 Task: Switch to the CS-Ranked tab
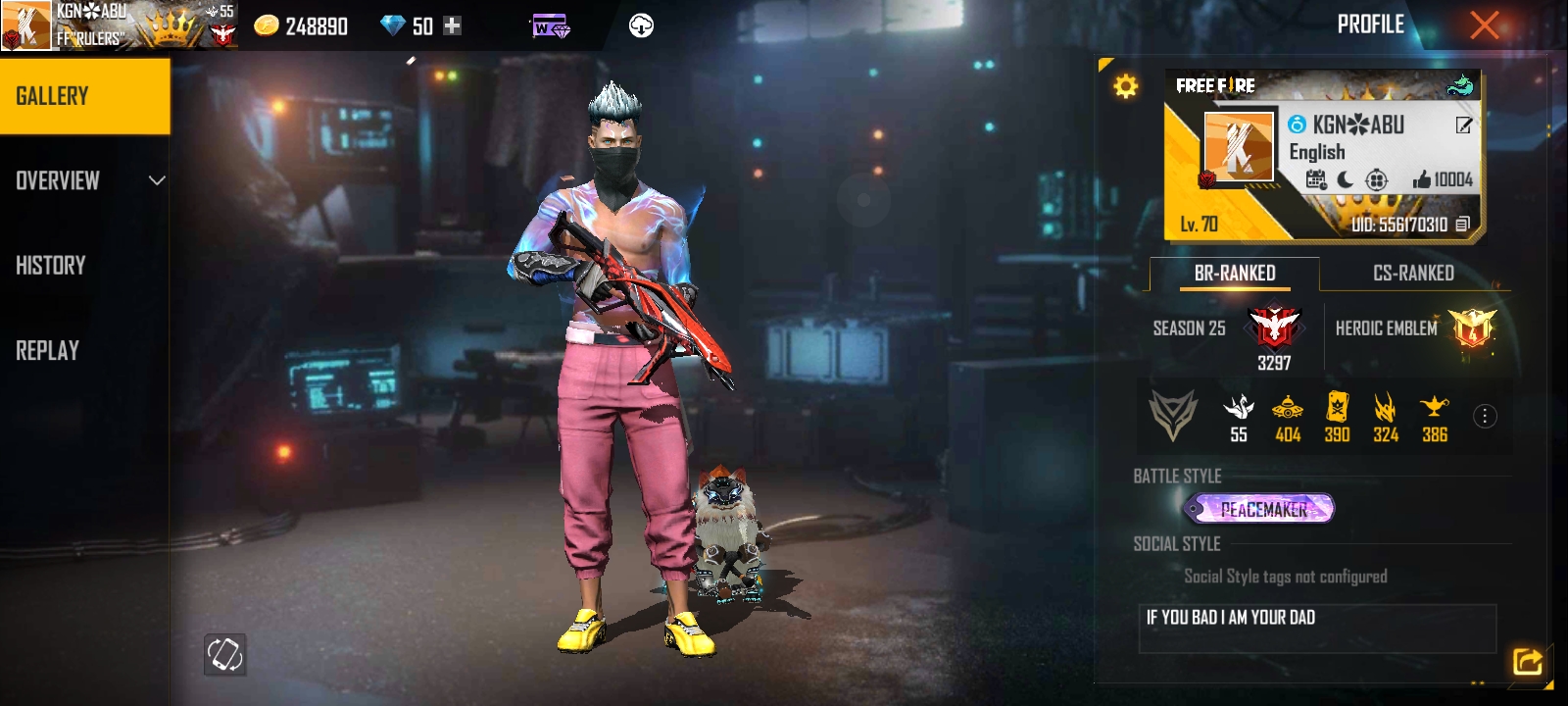(x=1413, y=274)
